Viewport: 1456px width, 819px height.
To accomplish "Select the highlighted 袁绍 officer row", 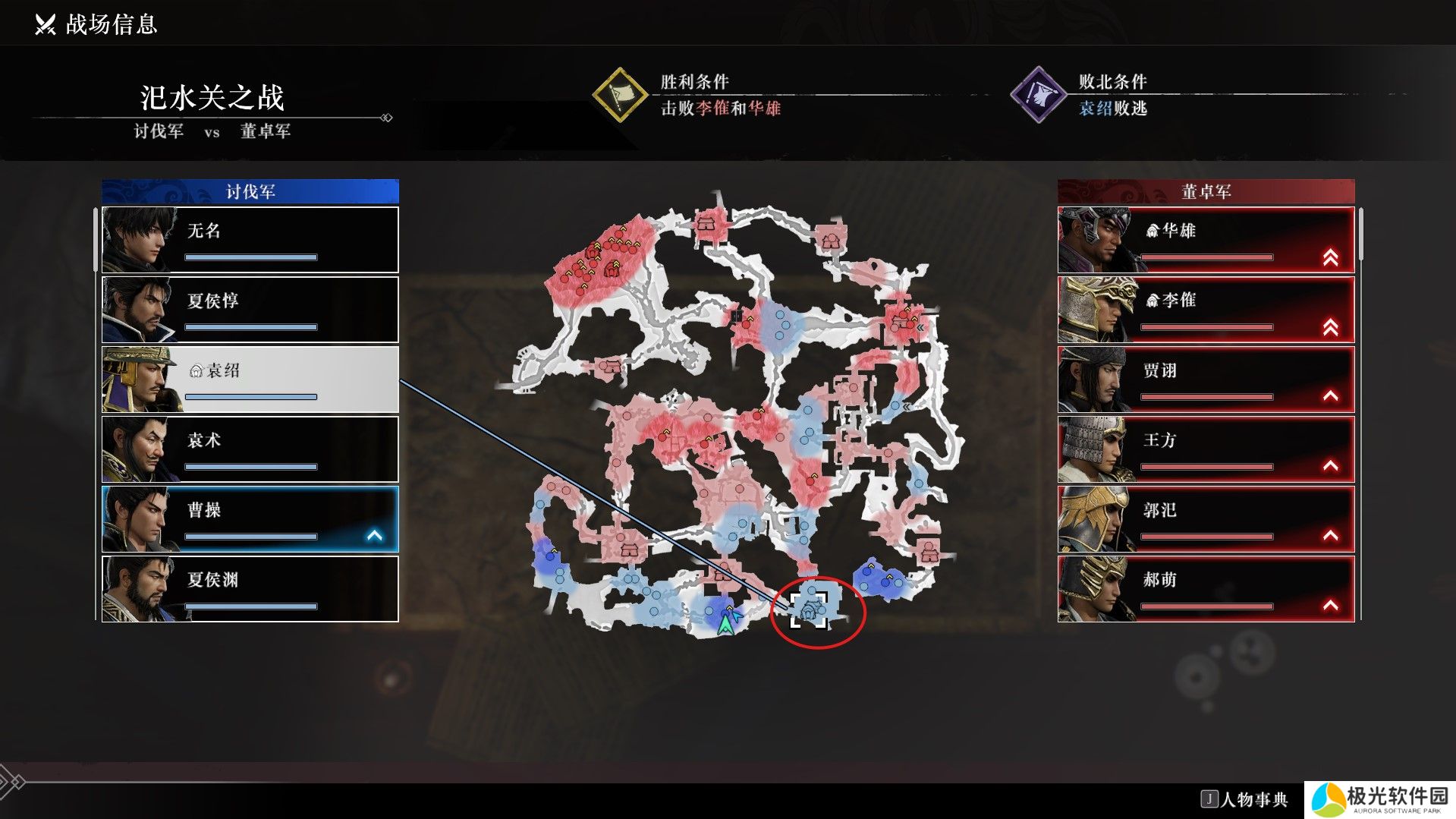I will click(250, 380).
